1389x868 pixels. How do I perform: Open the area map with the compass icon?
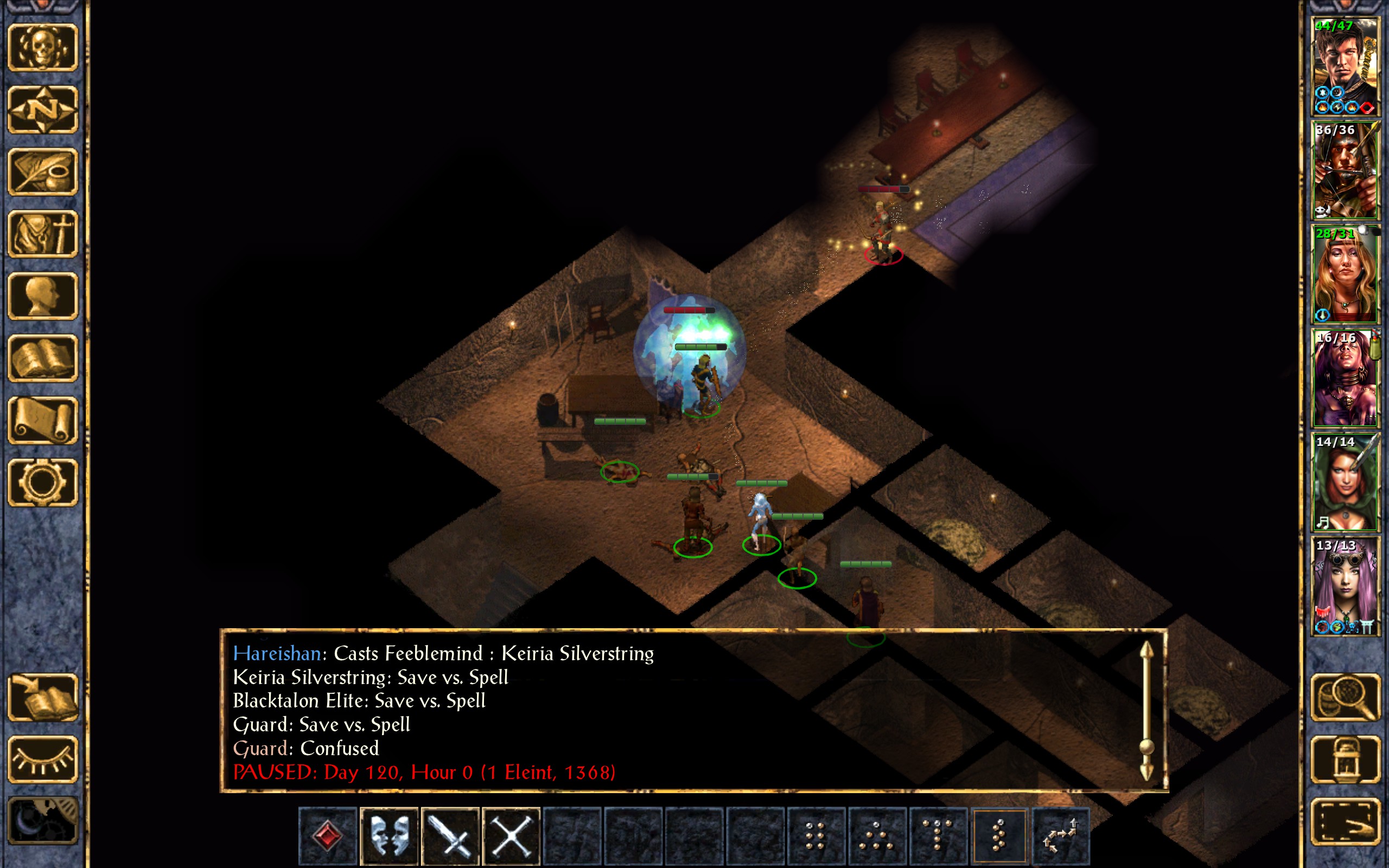click(x=42, y=109)
